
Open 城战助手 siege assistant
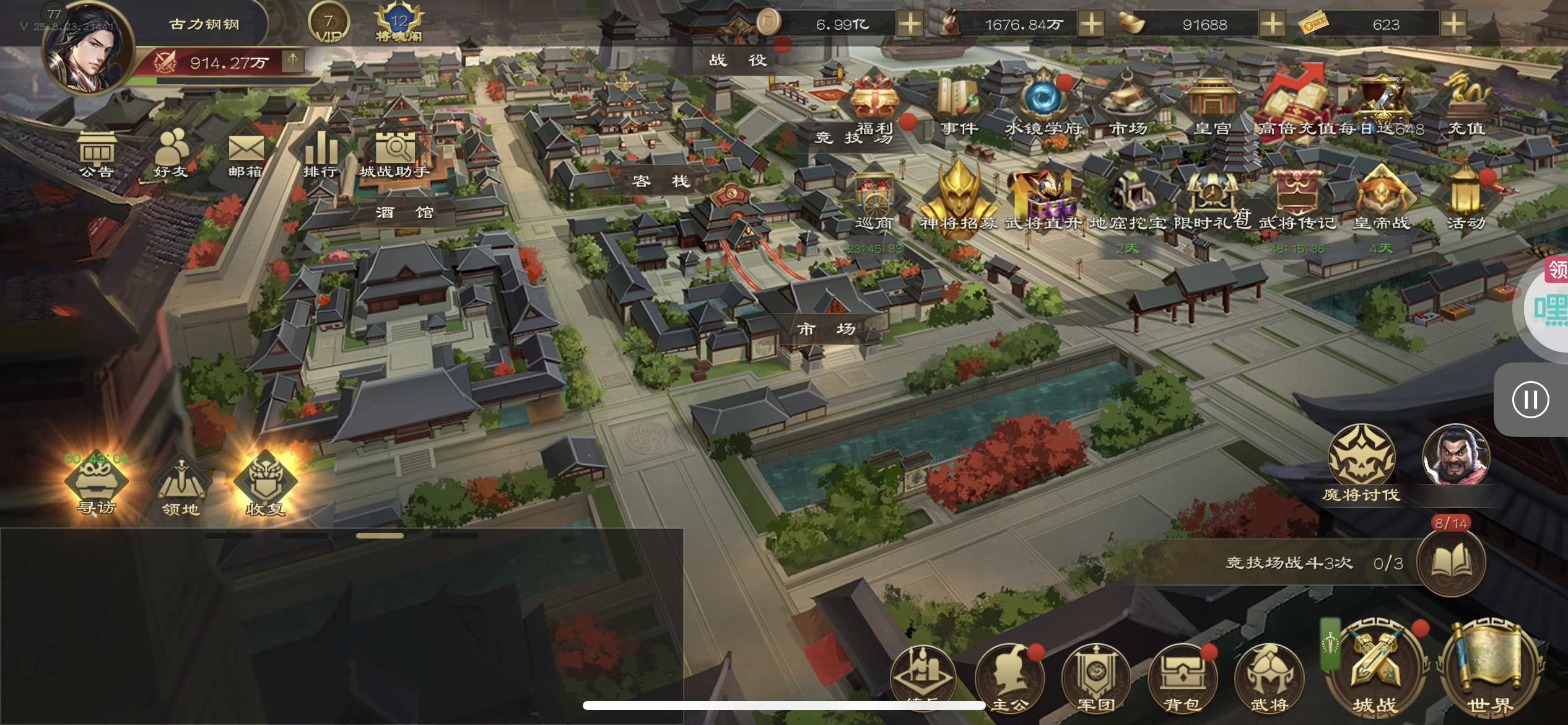coord(394,154)
